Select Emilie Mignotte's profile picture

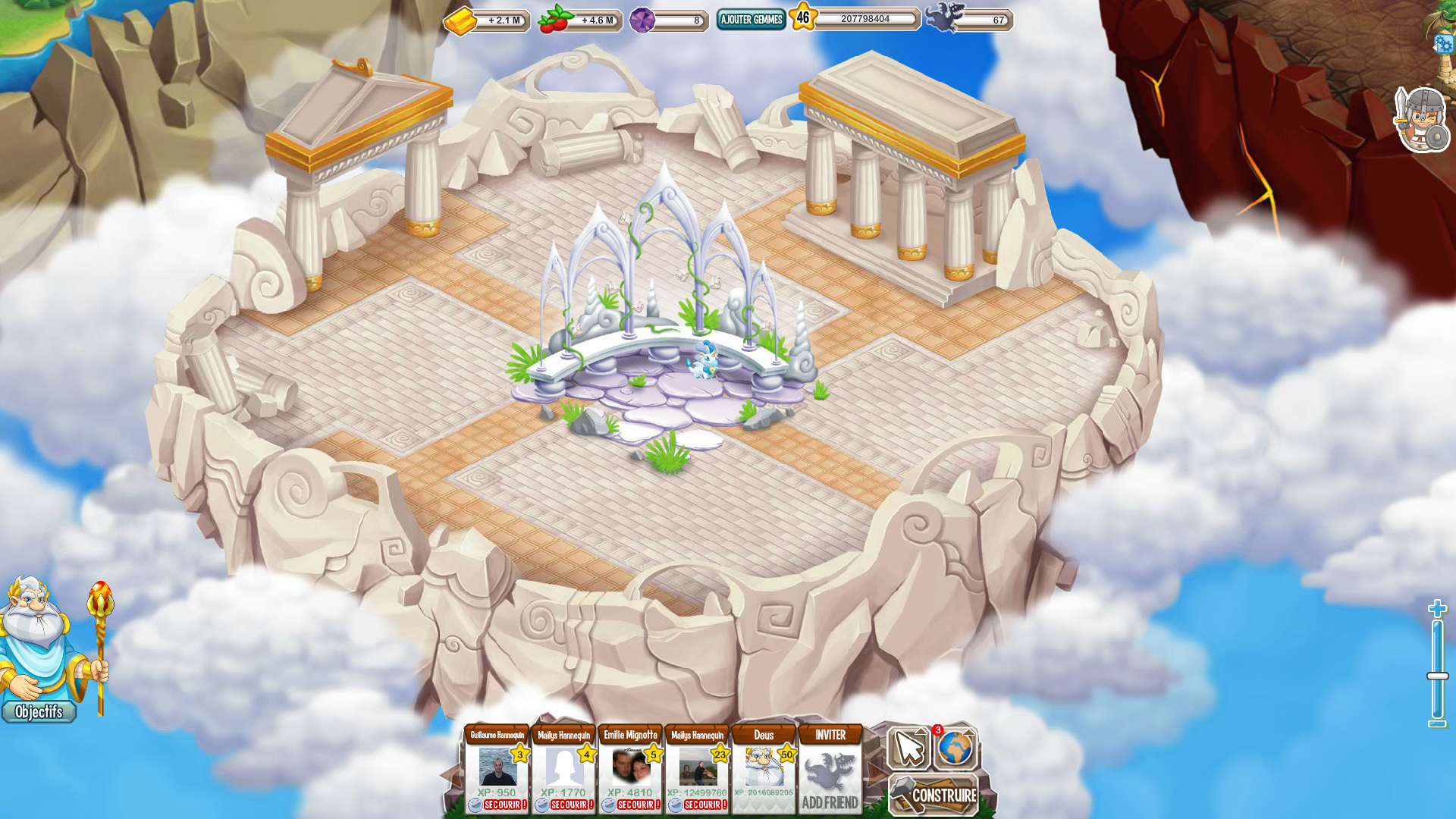tap(631, 767)
